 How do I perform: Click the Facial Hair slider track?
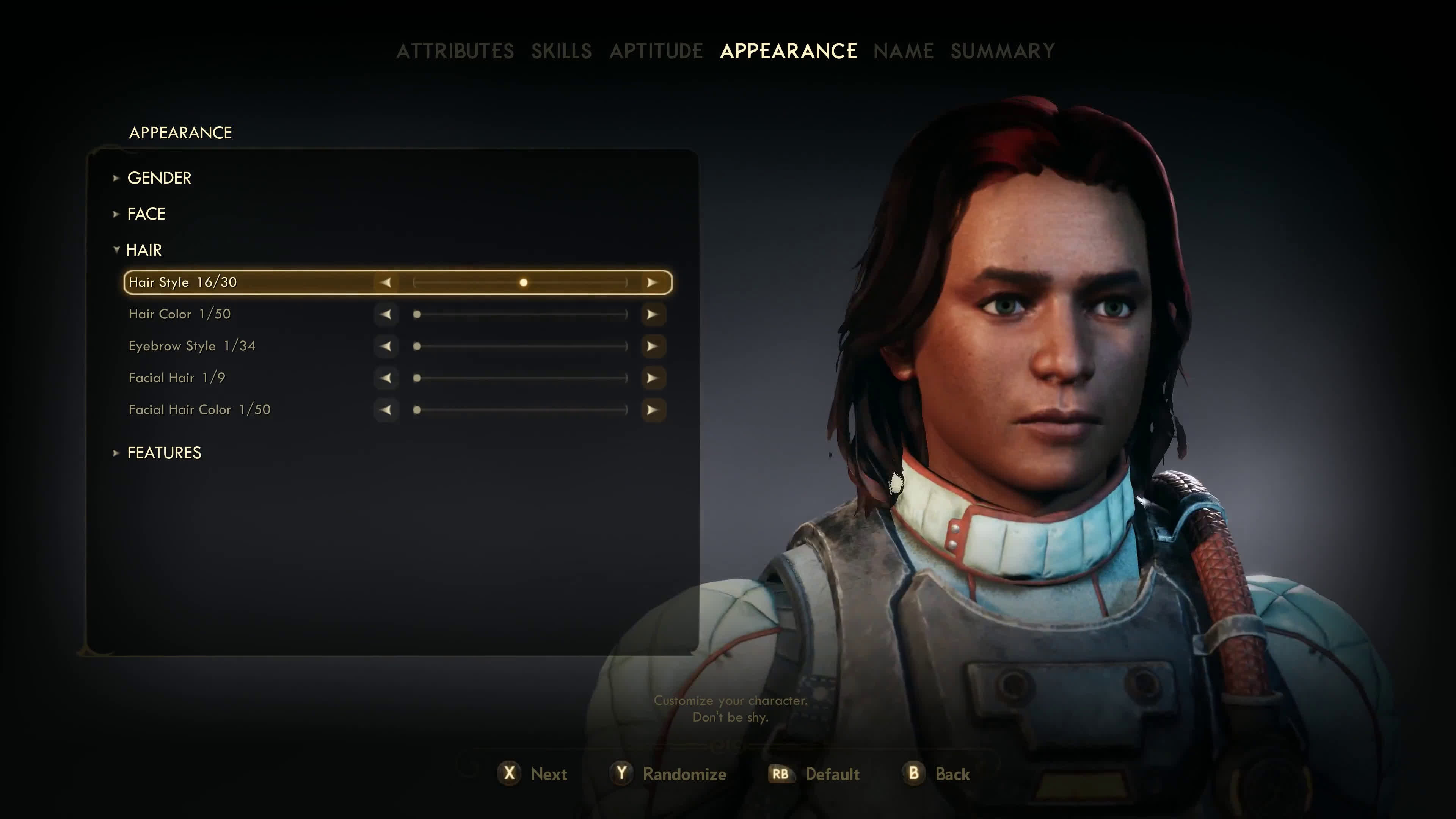coord(520,378)
